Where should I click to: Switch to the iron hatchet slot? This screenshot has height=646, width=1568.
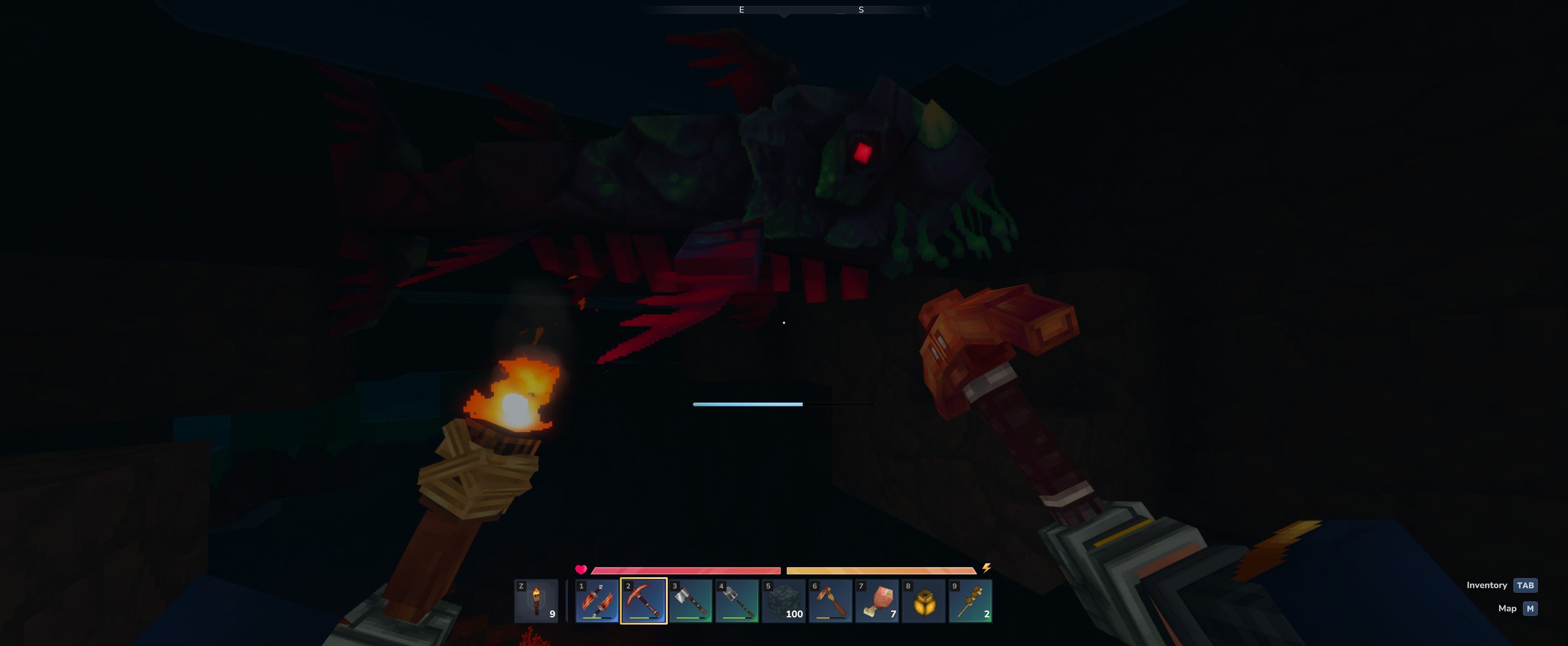pyautogui.click(x=690, y=600)
